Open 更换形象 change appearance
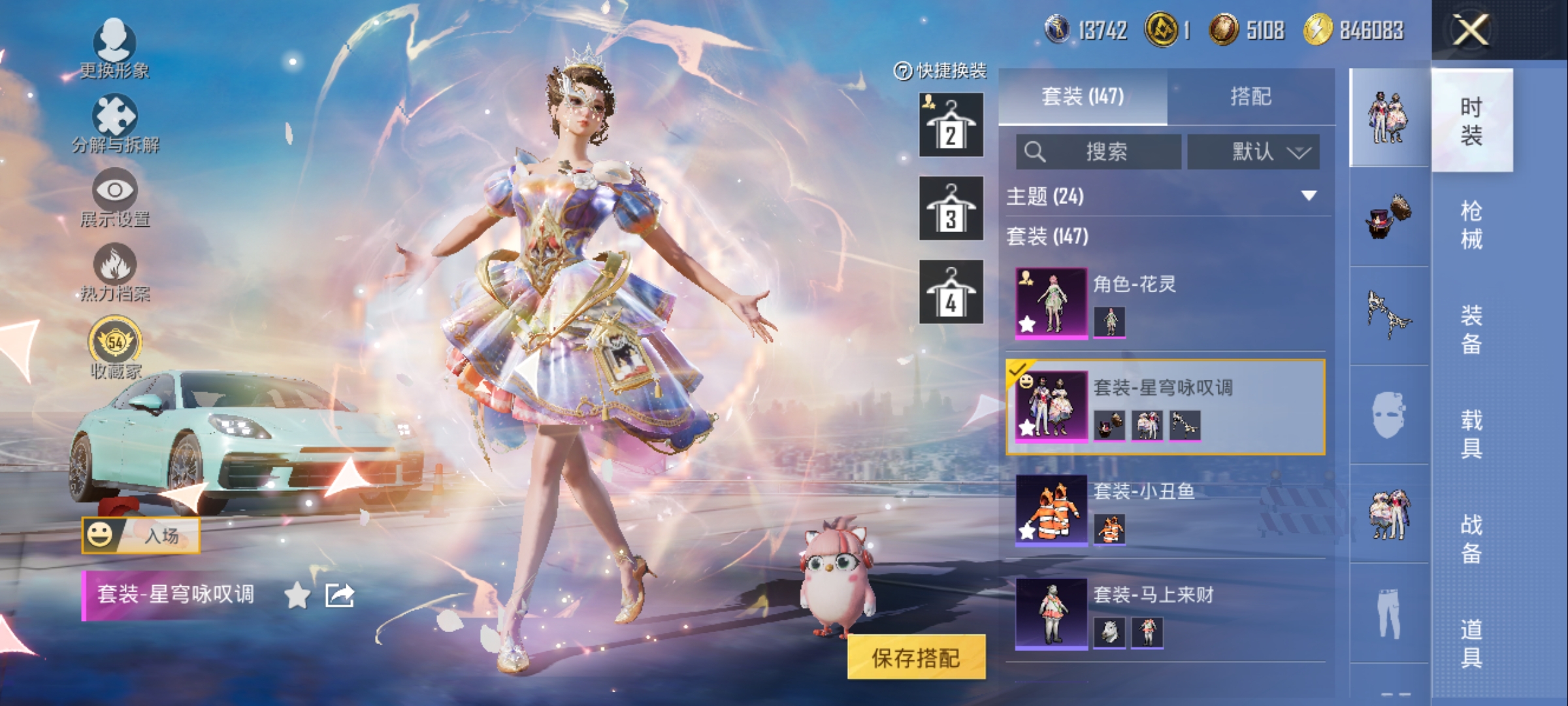1568x706 pixels. [114, 47]
